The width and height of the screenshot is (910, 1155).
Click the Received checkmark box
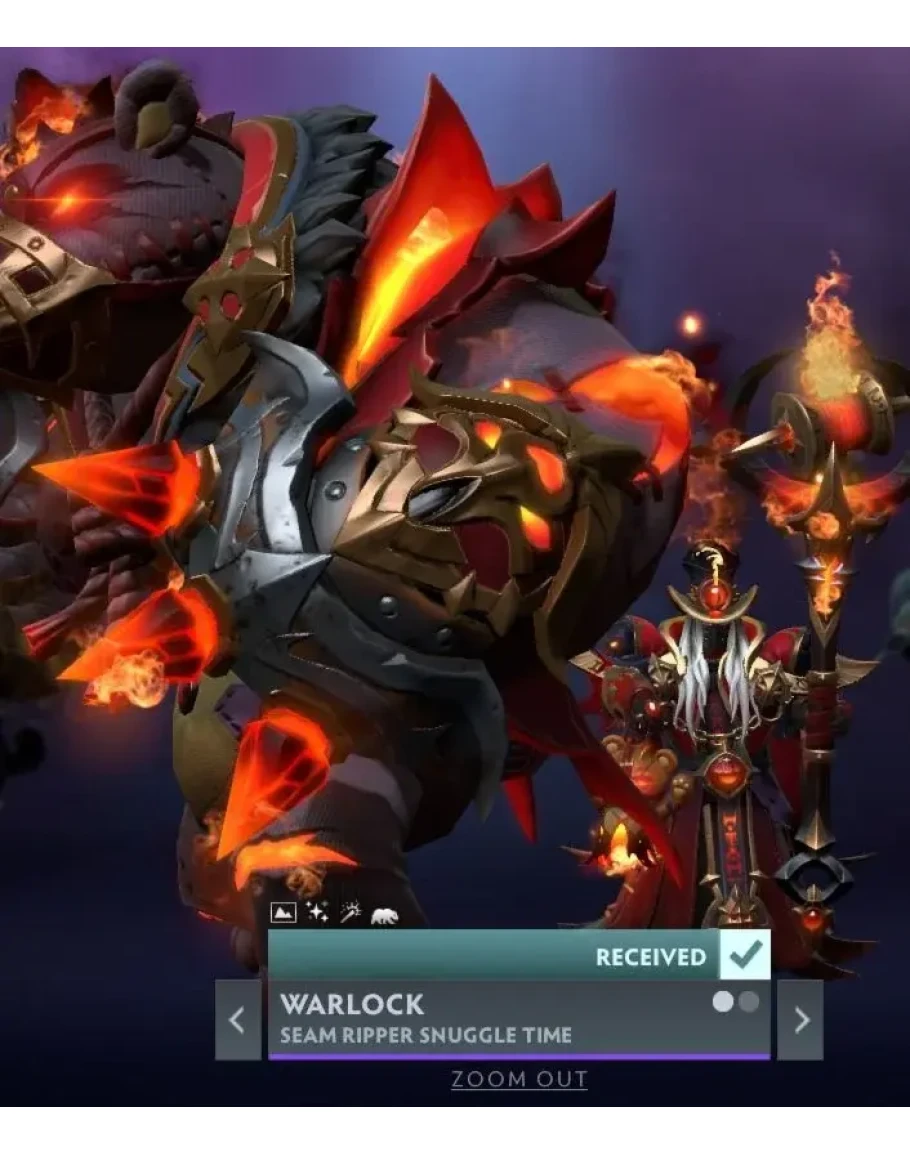[744, 956]
